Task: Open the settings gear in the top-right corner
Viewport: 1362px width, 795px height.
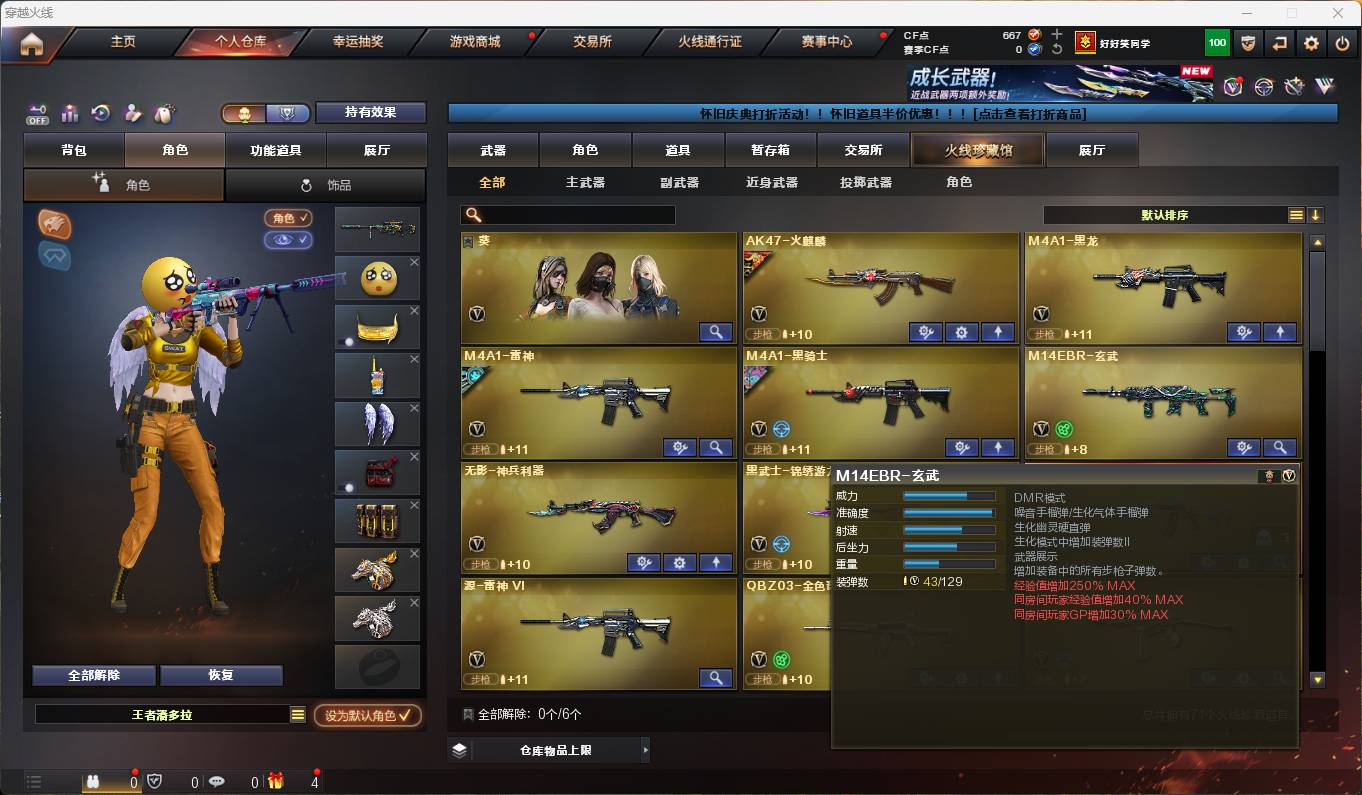Action: [x=1311, y=42]
